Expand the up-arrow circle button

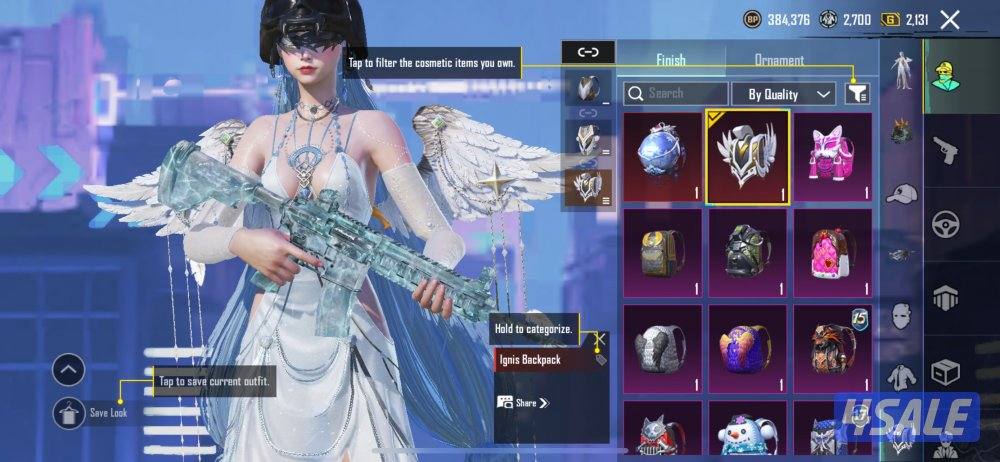[x=68, y=371]
